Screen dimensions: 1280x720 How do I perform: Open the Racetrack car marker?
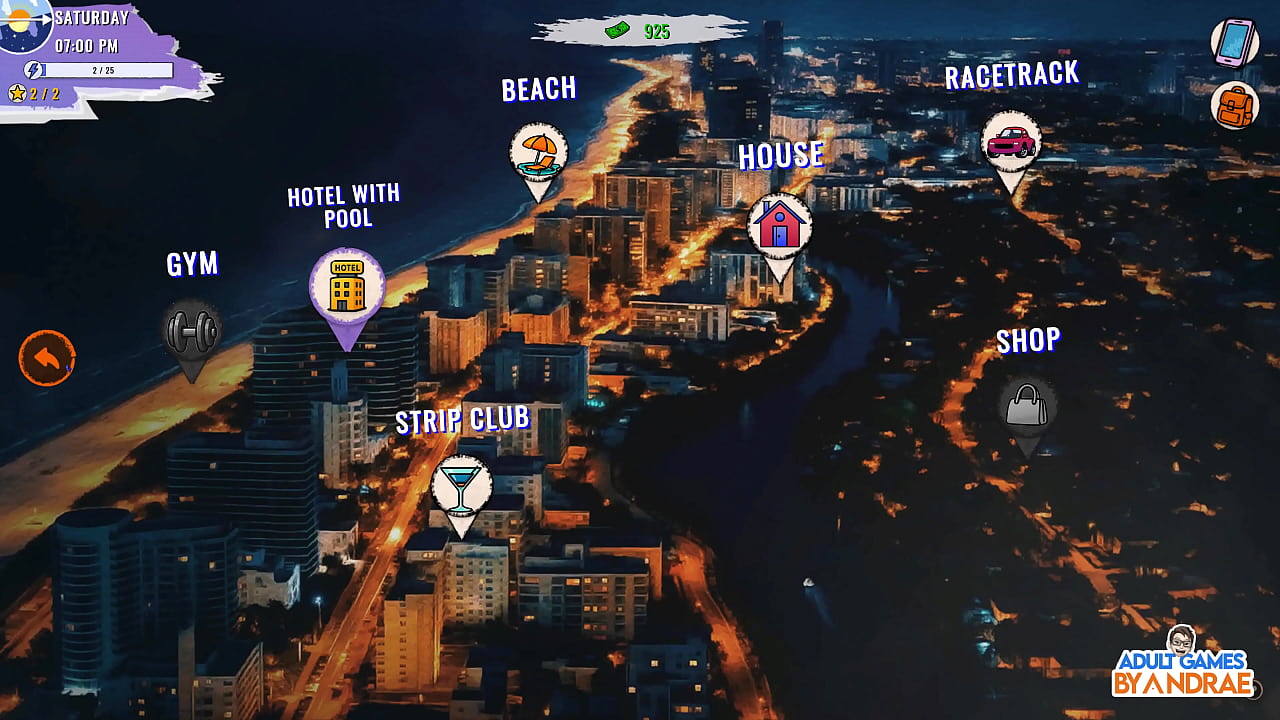tap(1011, 142)
